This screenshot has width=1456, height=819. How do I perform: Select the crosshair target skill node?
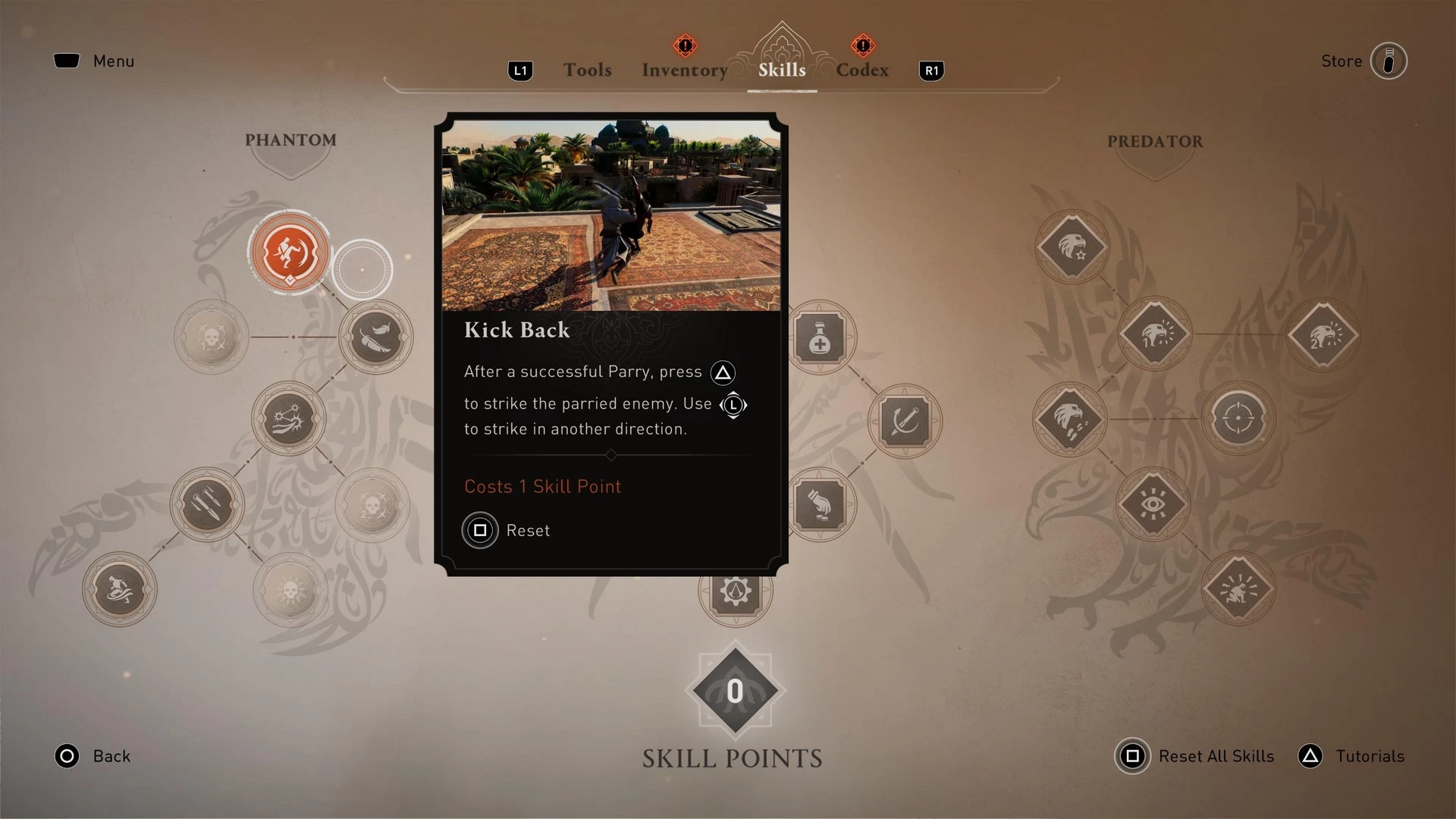(1238, 419)
